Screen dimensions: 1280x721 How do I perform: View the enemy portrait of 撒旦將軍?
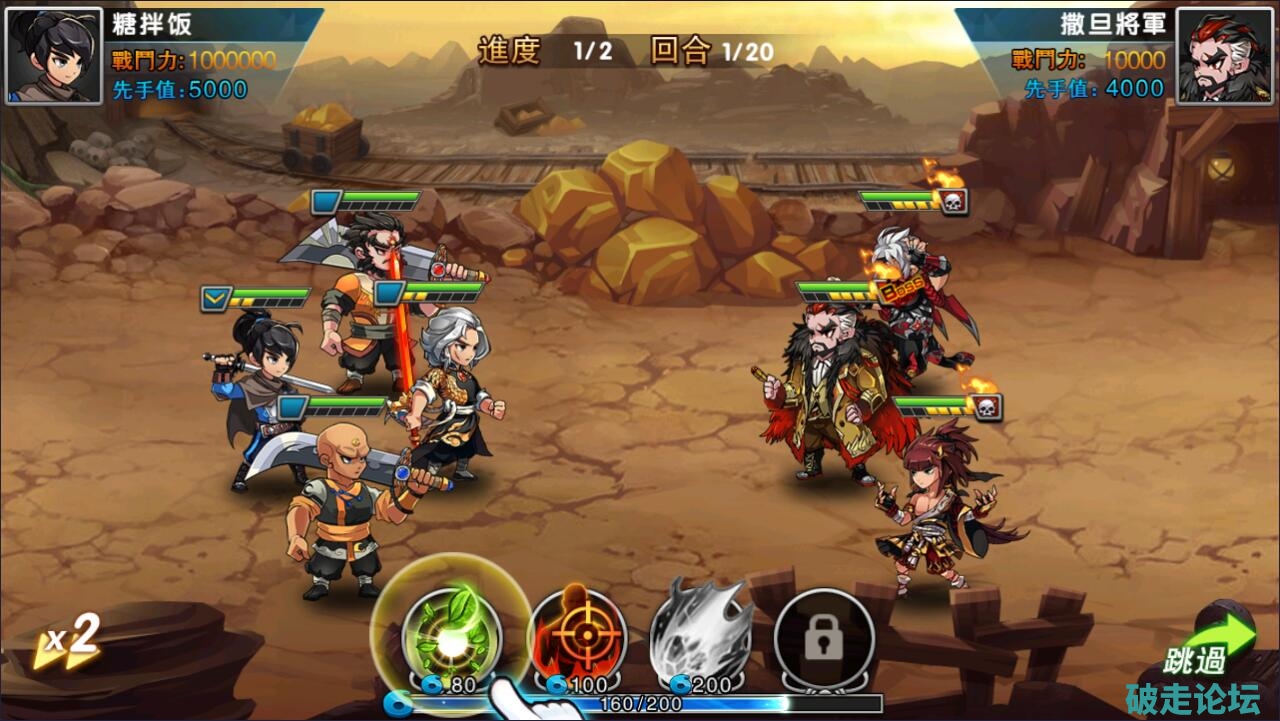(x=1224, y=56)
